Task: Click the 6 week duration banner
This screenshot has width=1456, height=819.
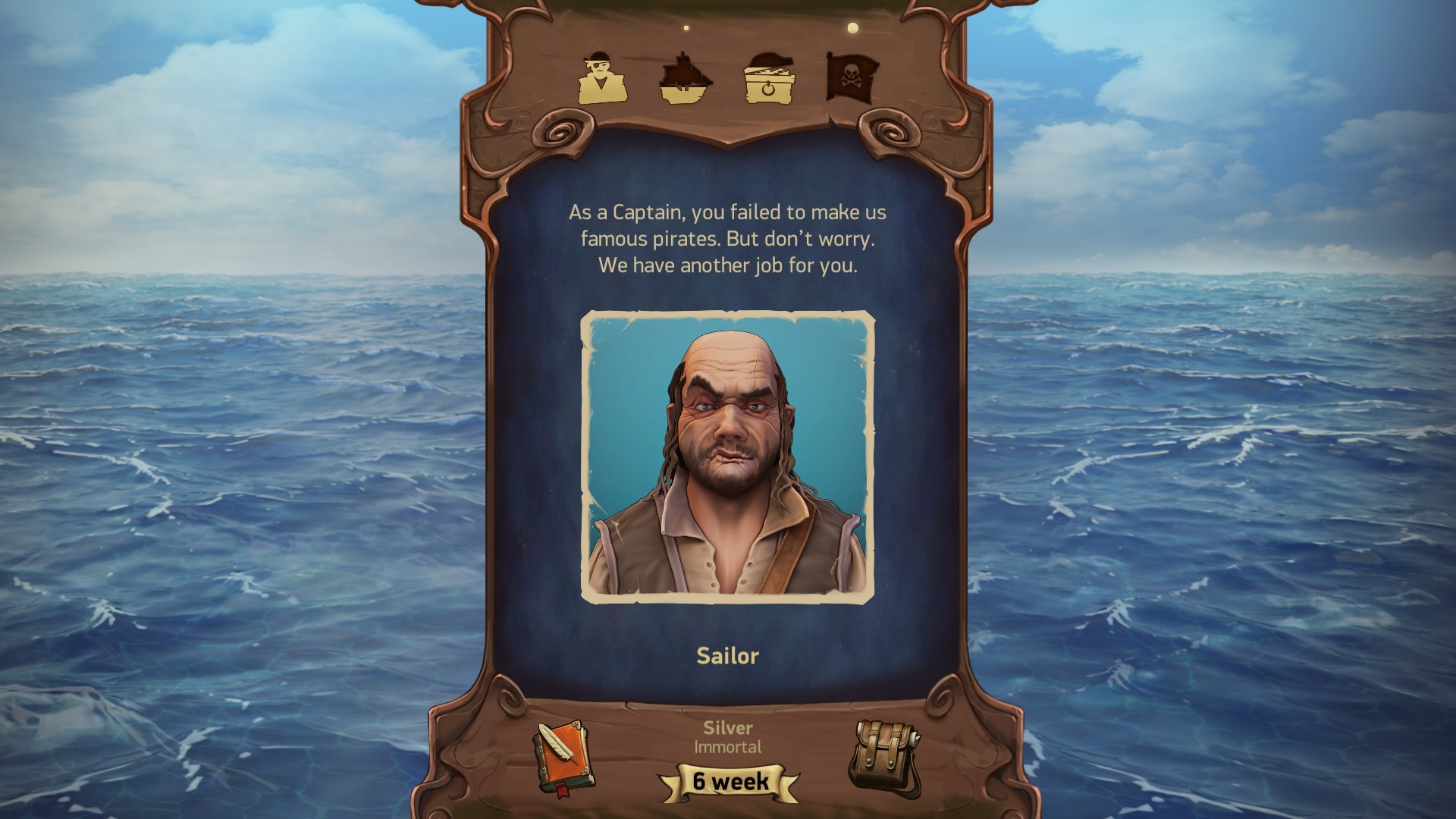Action: (x=726, y=783)
